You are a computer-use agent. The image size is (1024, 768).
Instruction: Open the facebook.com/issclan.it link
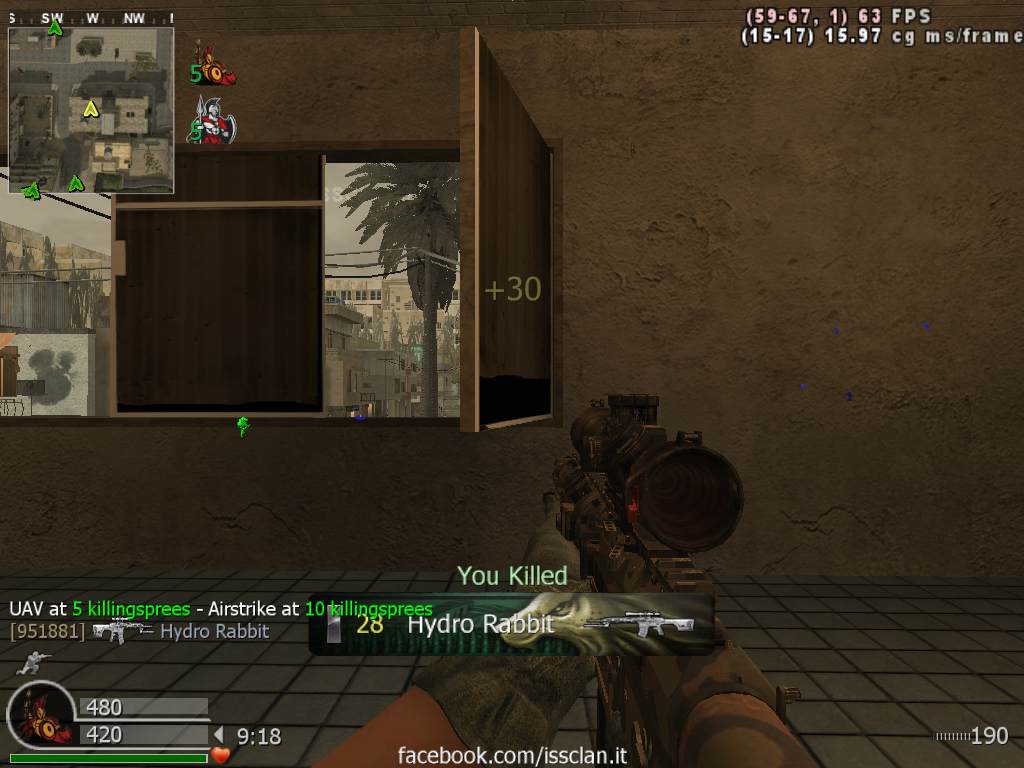[512, 755]
